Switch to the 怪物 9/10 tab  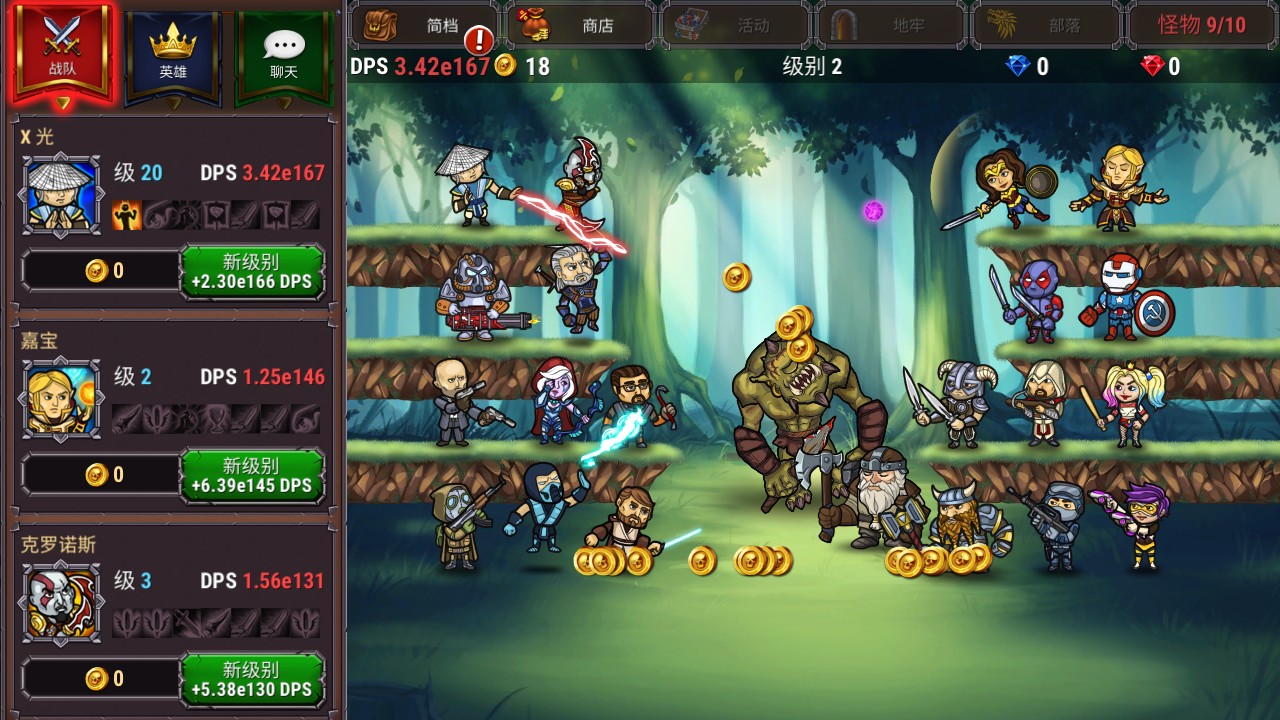(x=1203, y=25)
